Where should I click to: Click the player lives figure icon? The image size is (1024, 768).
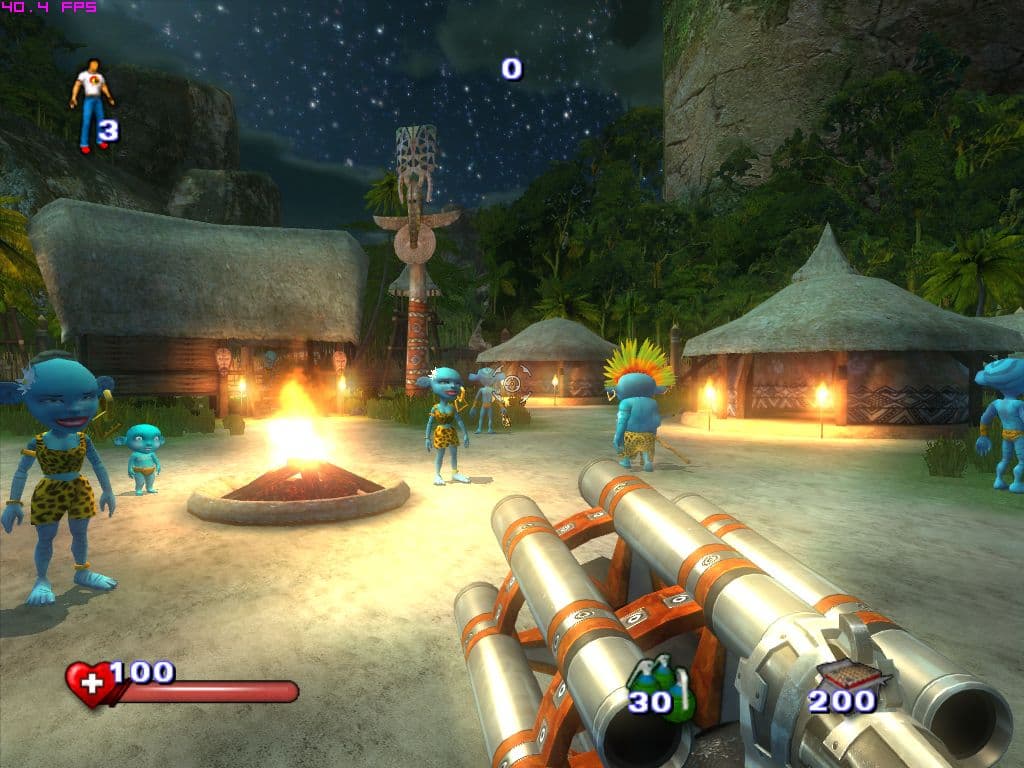[x=91, y=102]
